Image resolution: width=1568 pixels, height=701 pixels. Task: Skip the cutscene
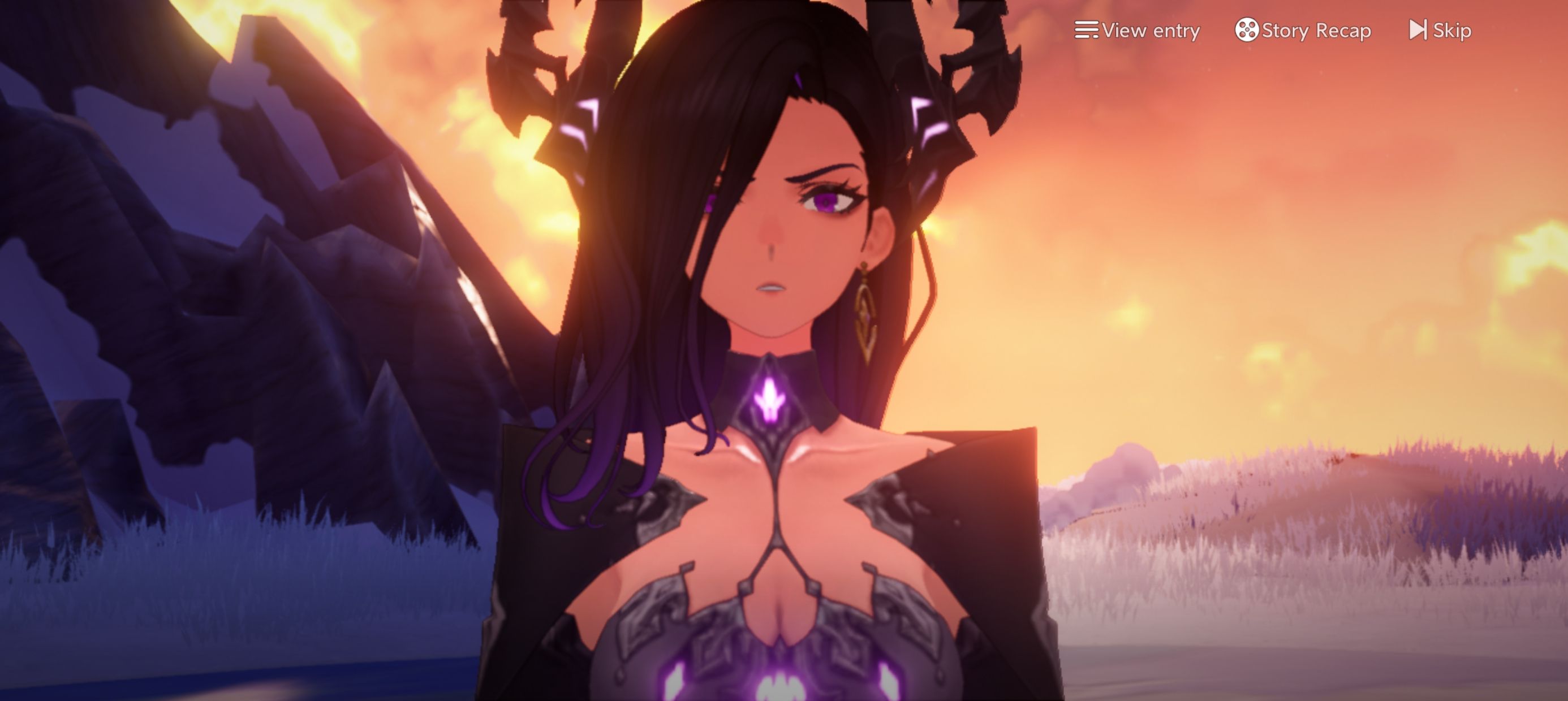(1440, 30)
